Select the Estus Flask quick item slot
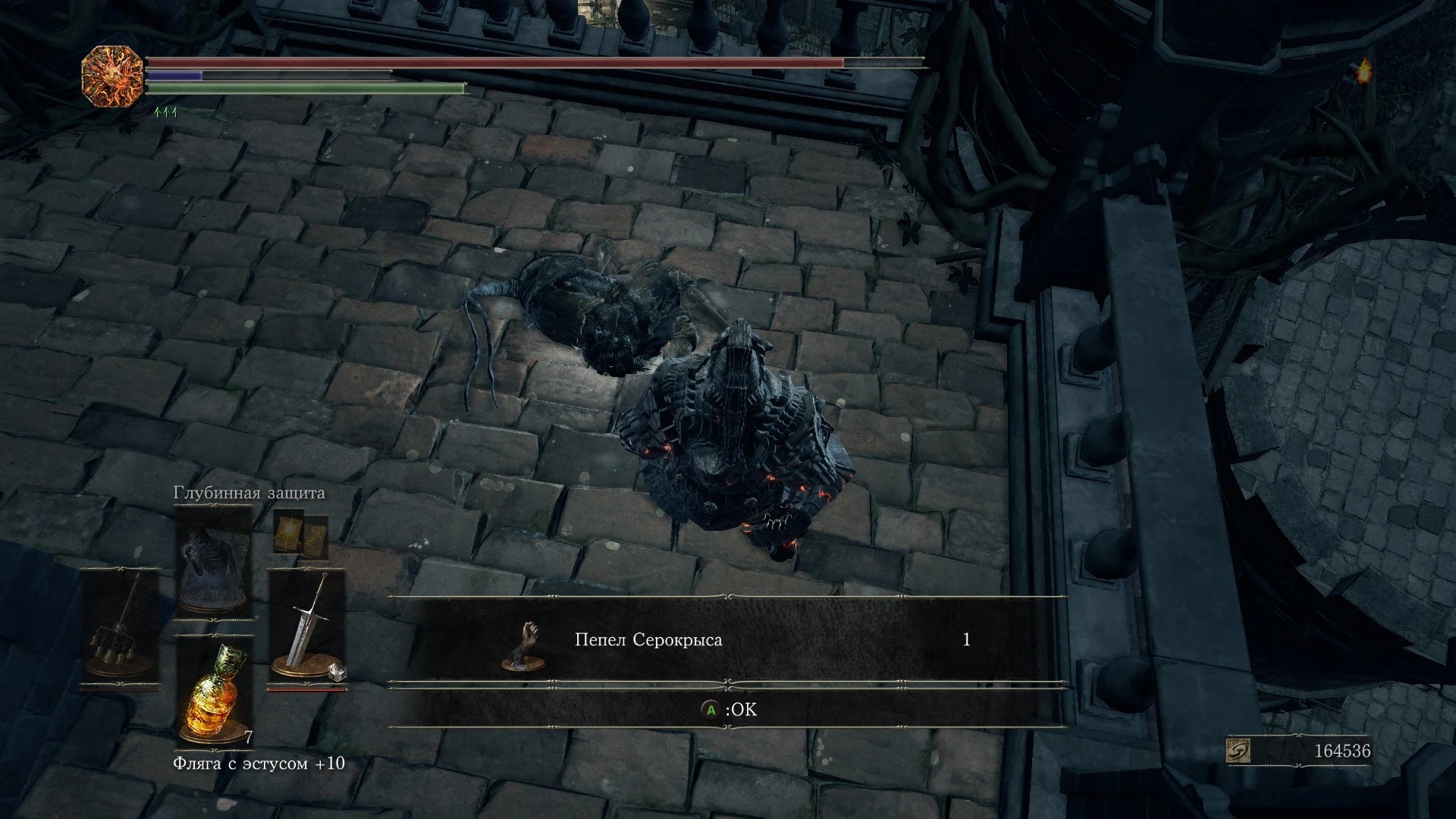Viewport: 1456px width, 819px height. click(214, 692)
